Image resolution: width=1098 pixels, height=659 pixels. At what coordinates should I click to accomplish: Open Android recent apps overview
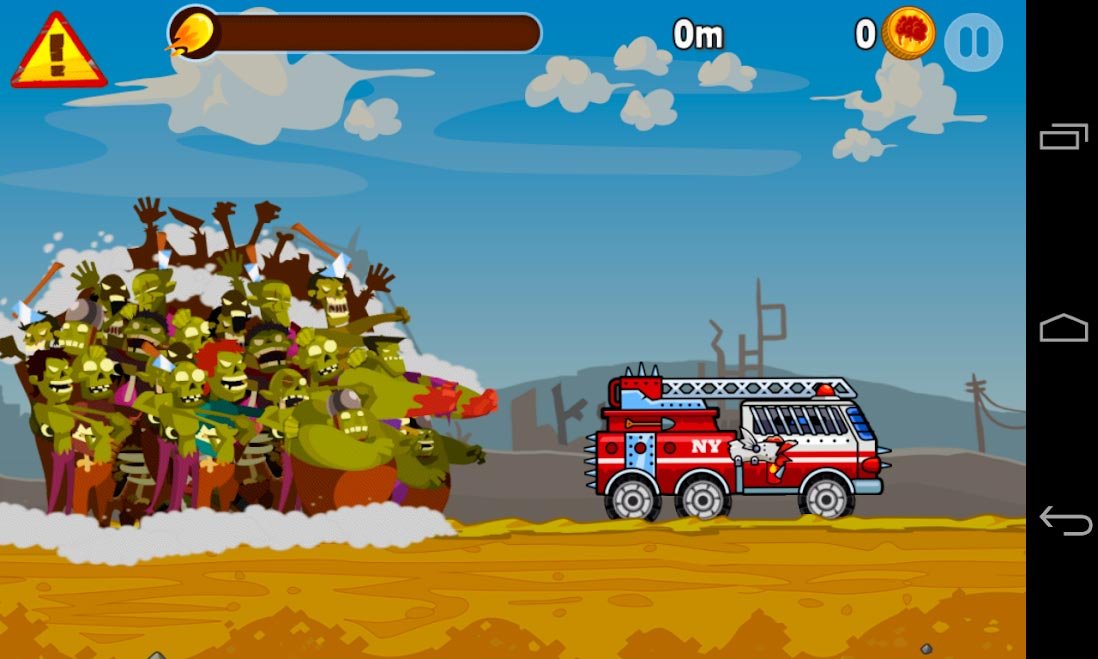coord(1063,136)
